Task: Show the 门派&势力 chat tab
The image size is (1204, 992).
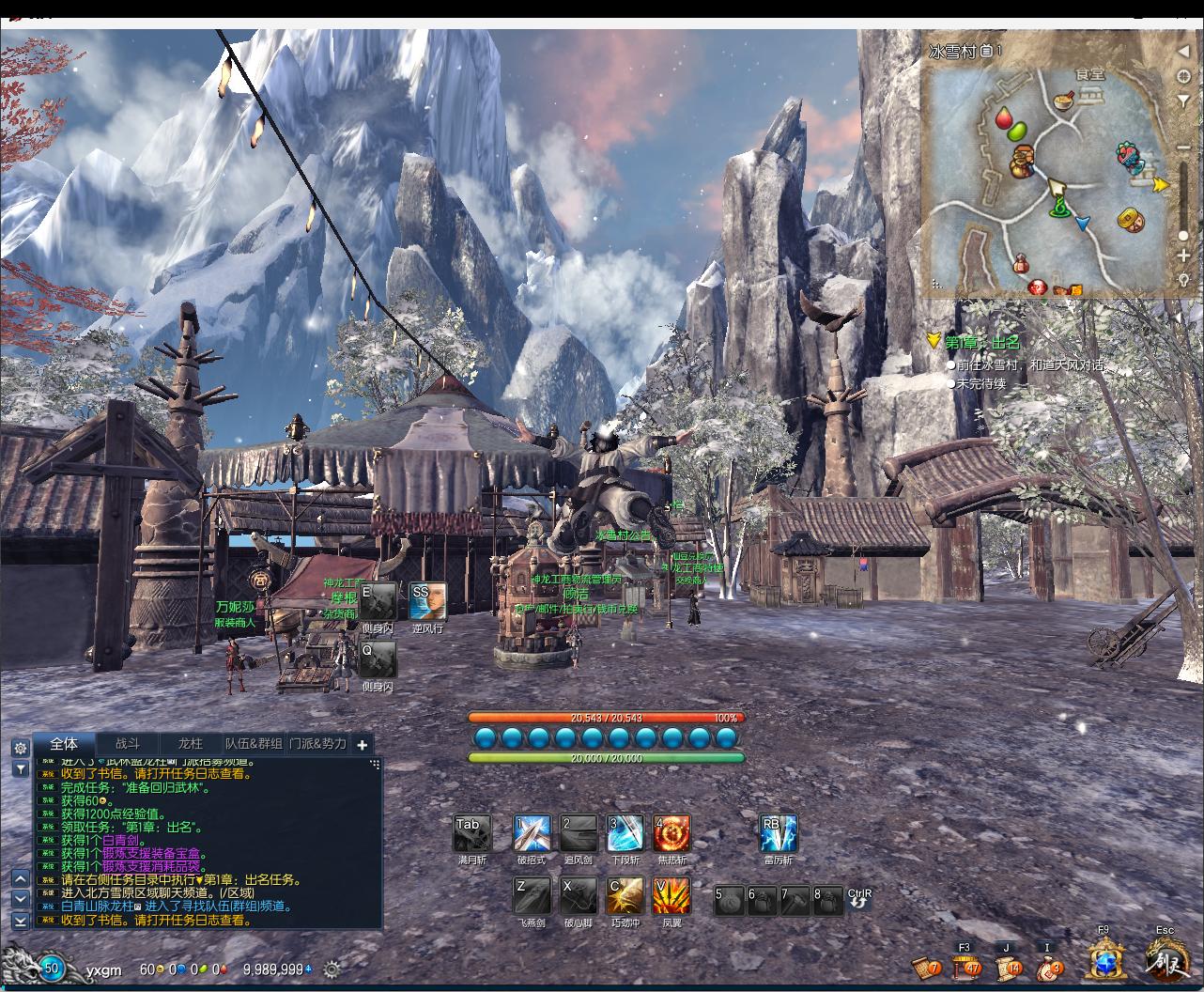Action: 317,744
